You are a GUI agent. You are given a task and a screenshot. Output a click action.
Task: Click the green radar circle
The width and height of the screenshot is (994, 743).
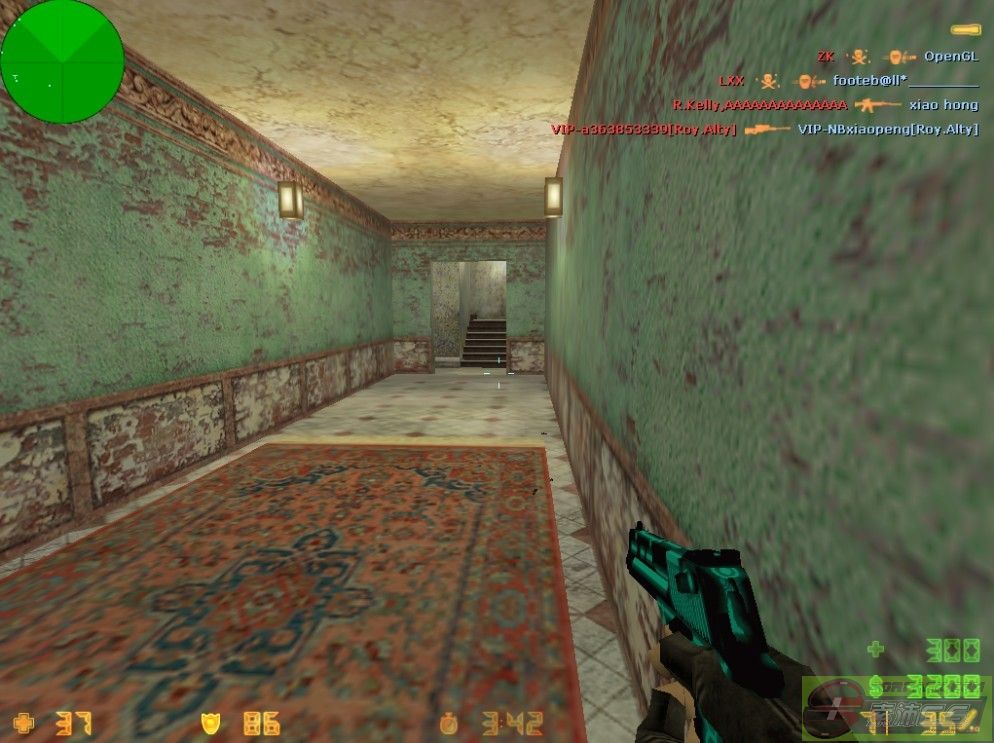[x=62, y=62]
